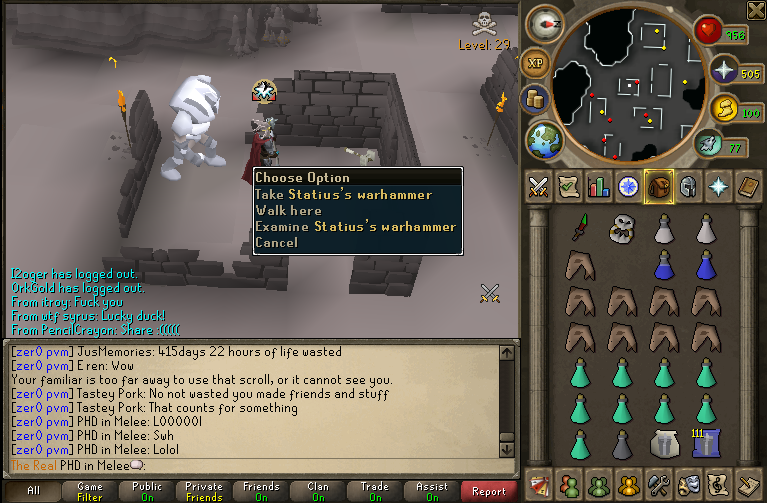Take Statius's warhammer from the menu
This screenshot has width=767, height=503.
point(343,195)
